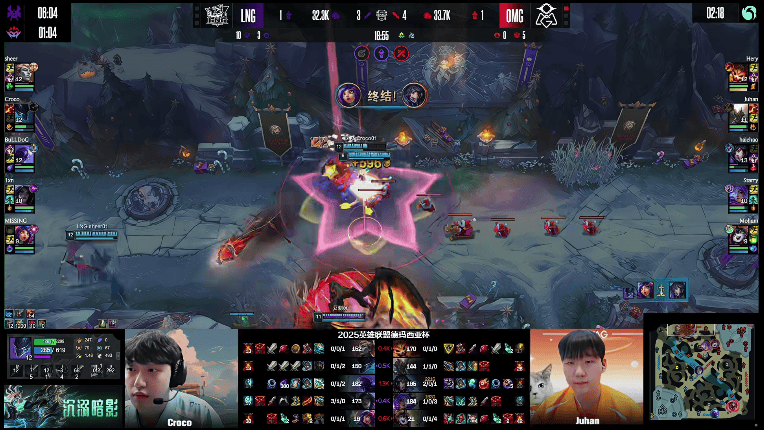Click the selected champion stats panel
Image resolution: width=764 pixels, height=430 pixels.
pos(62,358)
